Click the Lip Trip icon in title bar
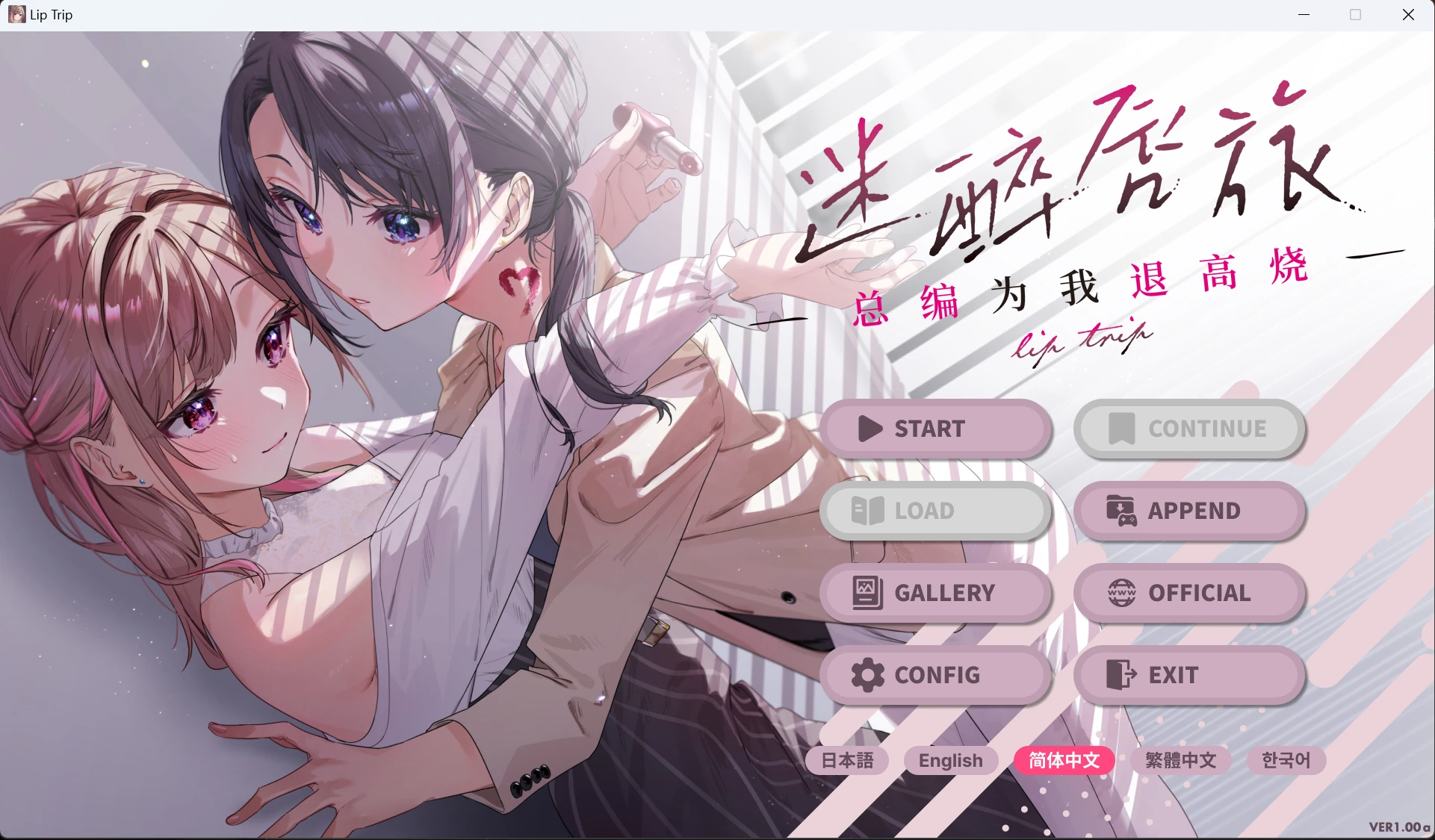This screenshot has width=1435, height=840. 16,14
